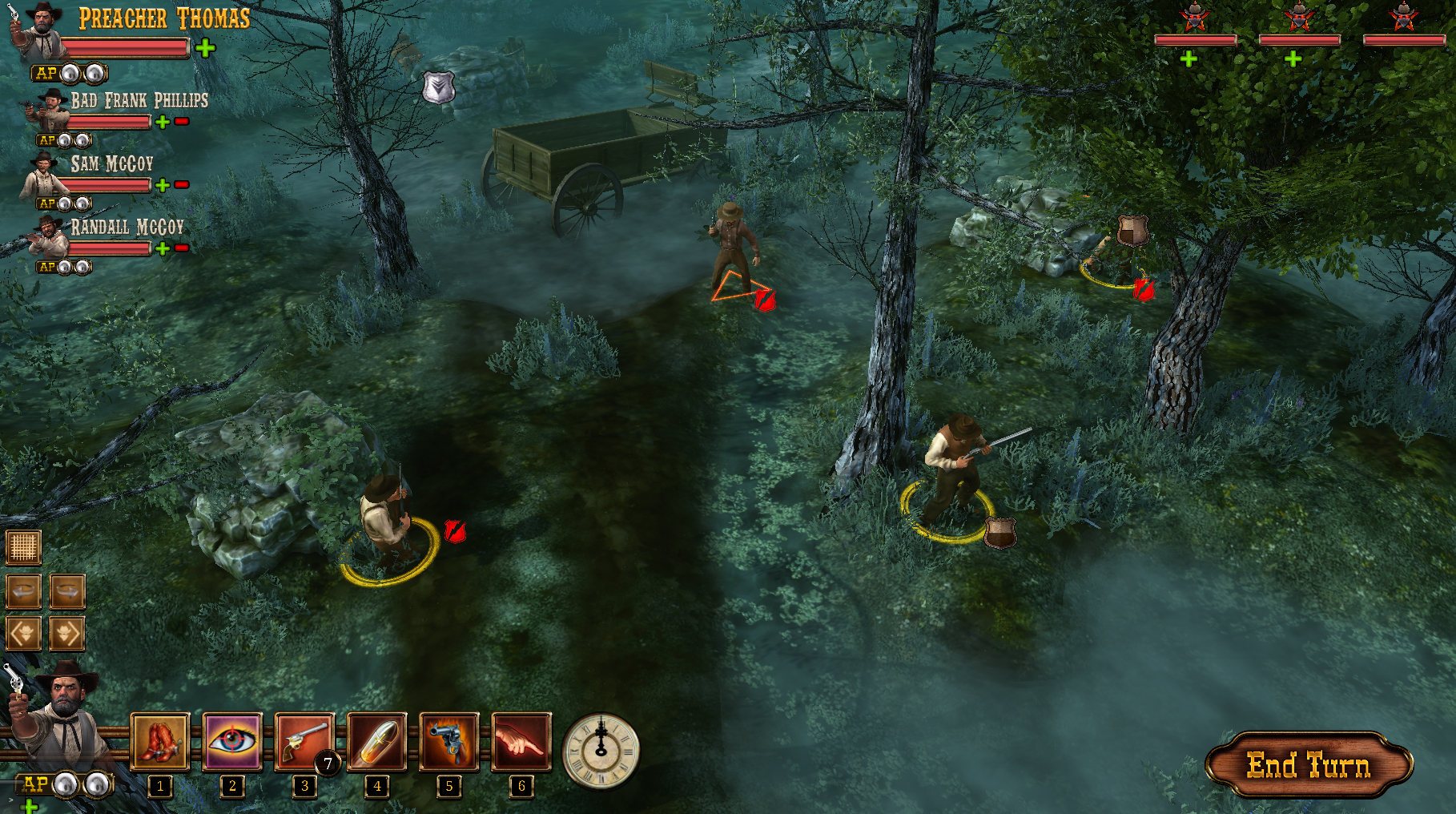
Task: End the current turn
Action: [x=1308, y=765]
